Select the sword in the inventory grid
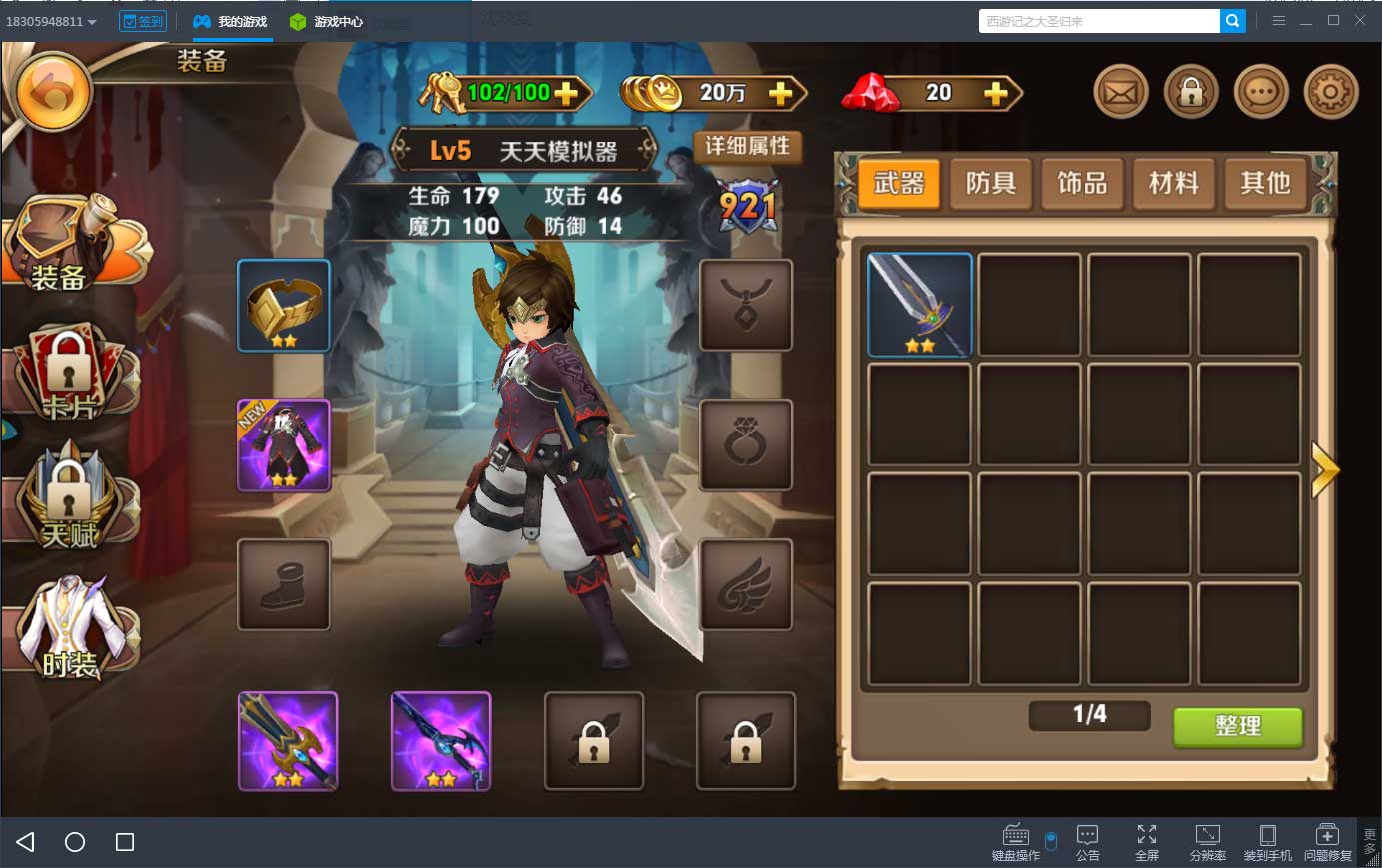 coord(919,305)
